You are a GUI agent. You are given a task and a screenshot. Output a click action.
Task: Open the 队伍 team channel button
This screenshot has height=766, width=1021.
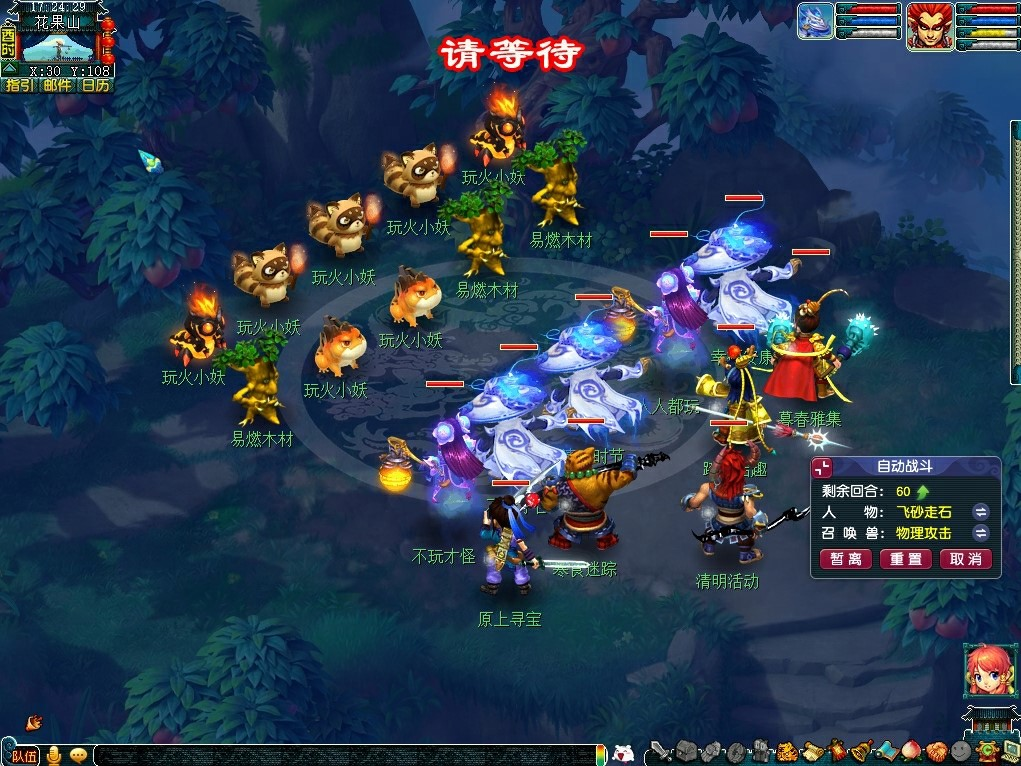(22, 755)
